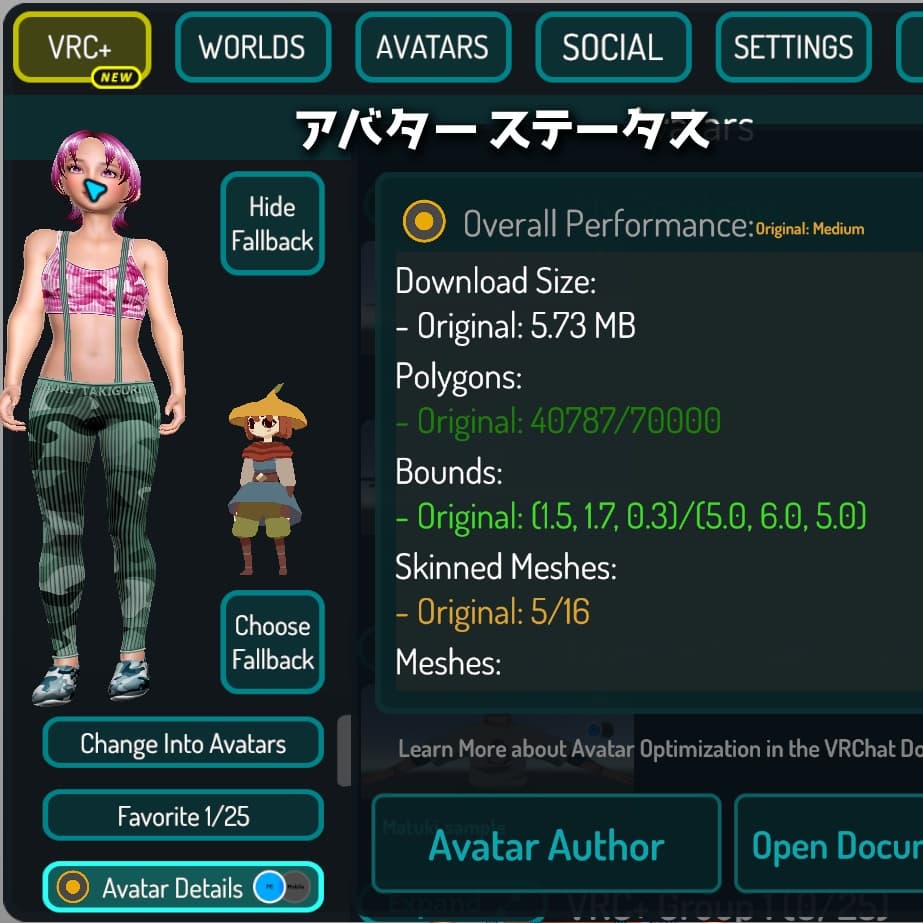Open the Avatar Author page
This screenshot has height=923, width=923.
tap(546, 846)
